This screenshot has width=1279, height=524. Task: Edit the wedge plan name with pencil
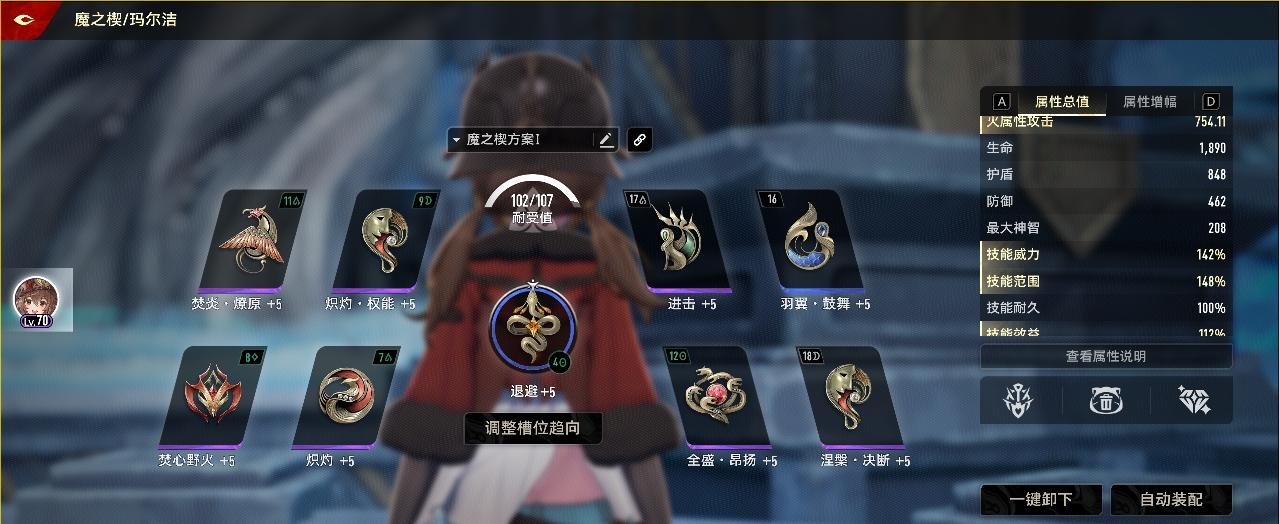(x=606, y=140)
